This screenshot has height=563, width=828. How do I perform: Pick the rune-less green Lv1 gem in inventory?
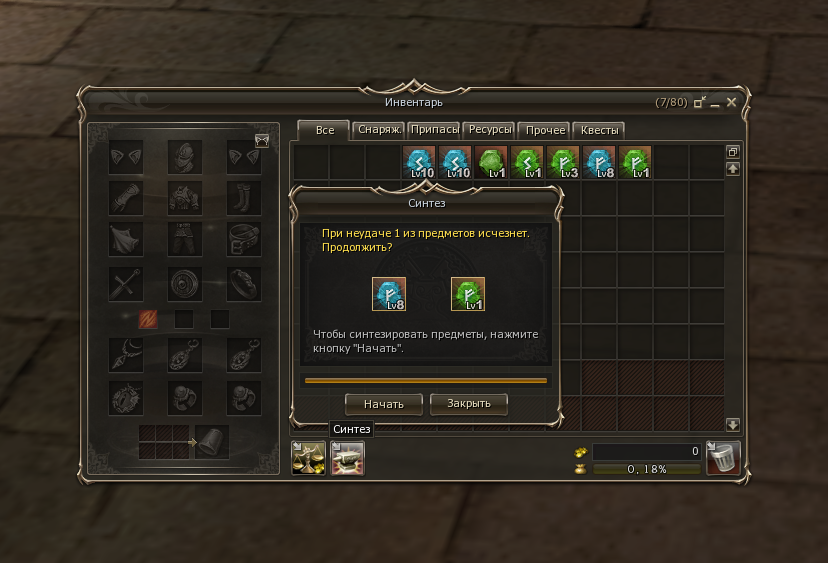point(491,162)
